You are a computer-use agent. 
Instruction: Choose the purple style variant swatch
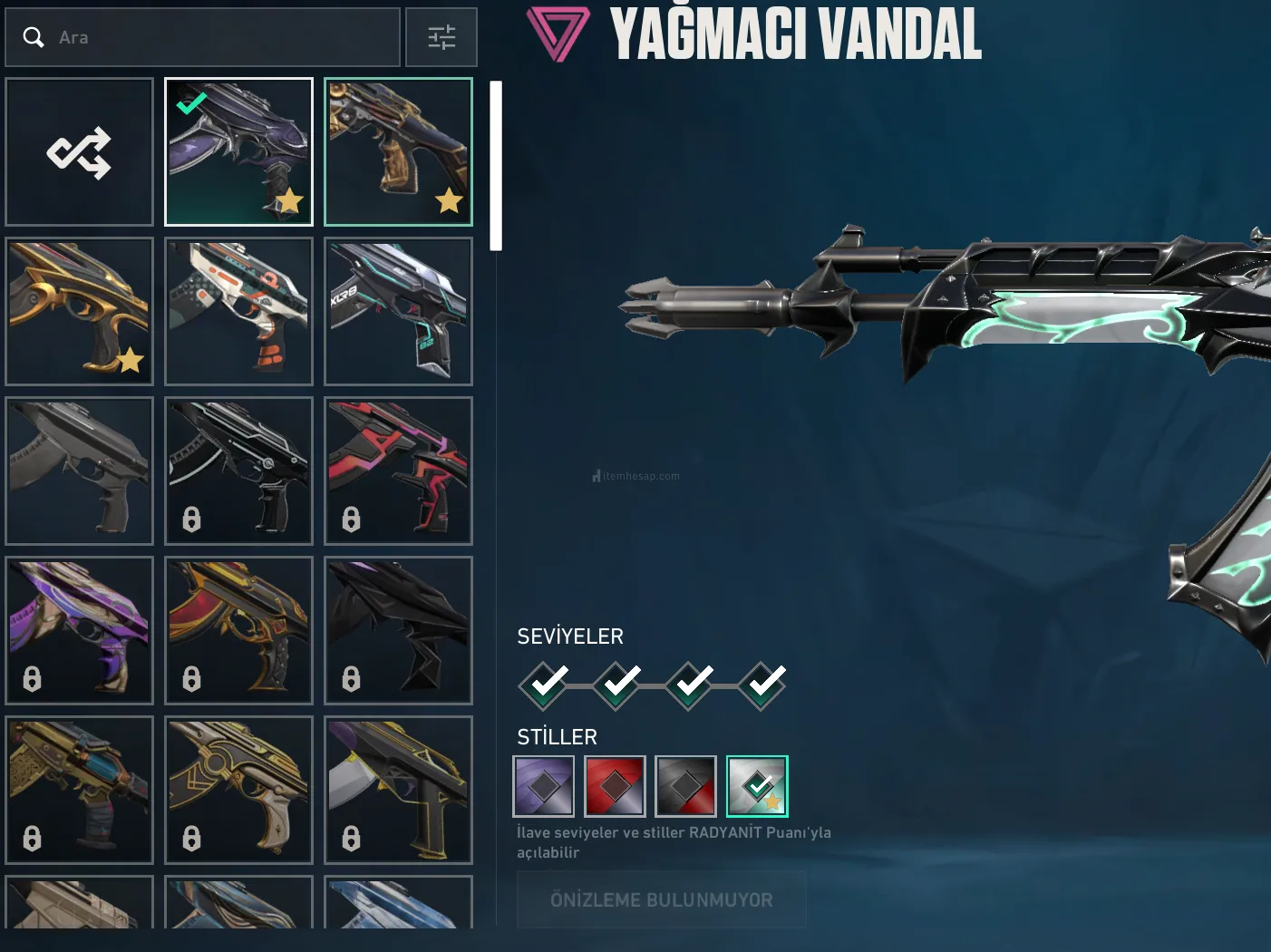544,786
